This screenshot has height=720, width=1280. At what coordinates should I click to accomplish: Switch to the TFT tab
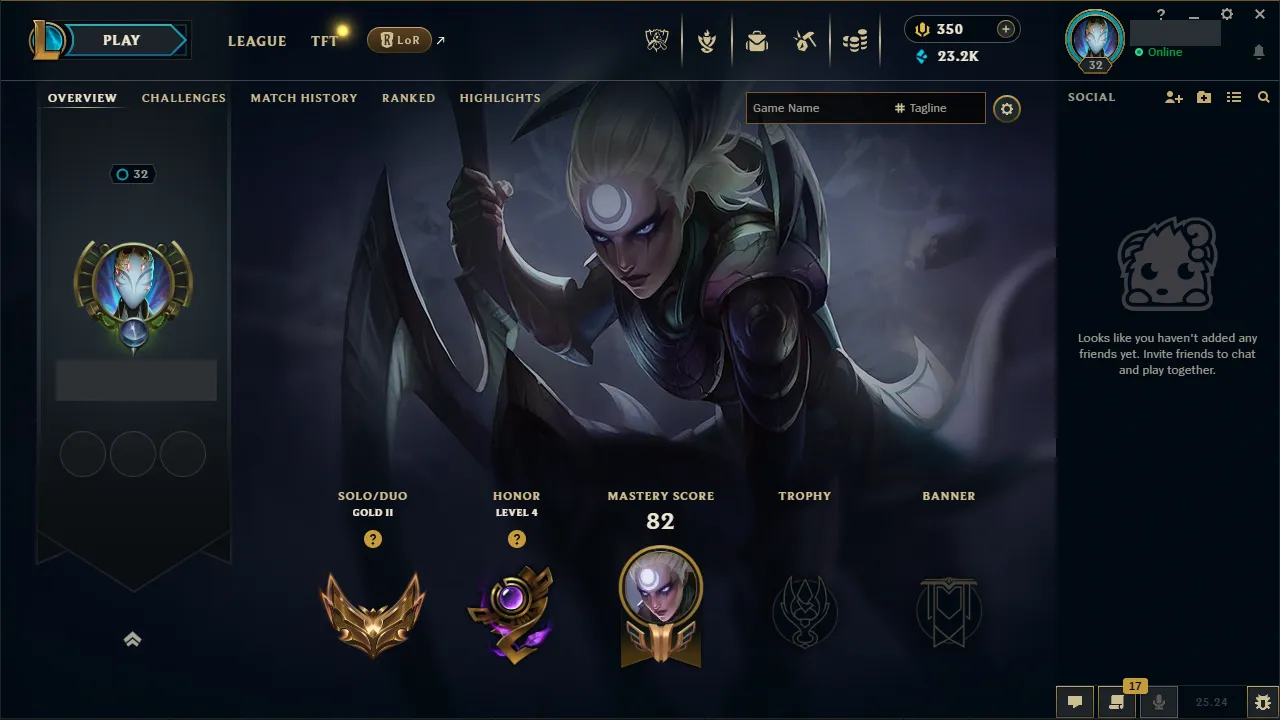(x=323, y=42)
